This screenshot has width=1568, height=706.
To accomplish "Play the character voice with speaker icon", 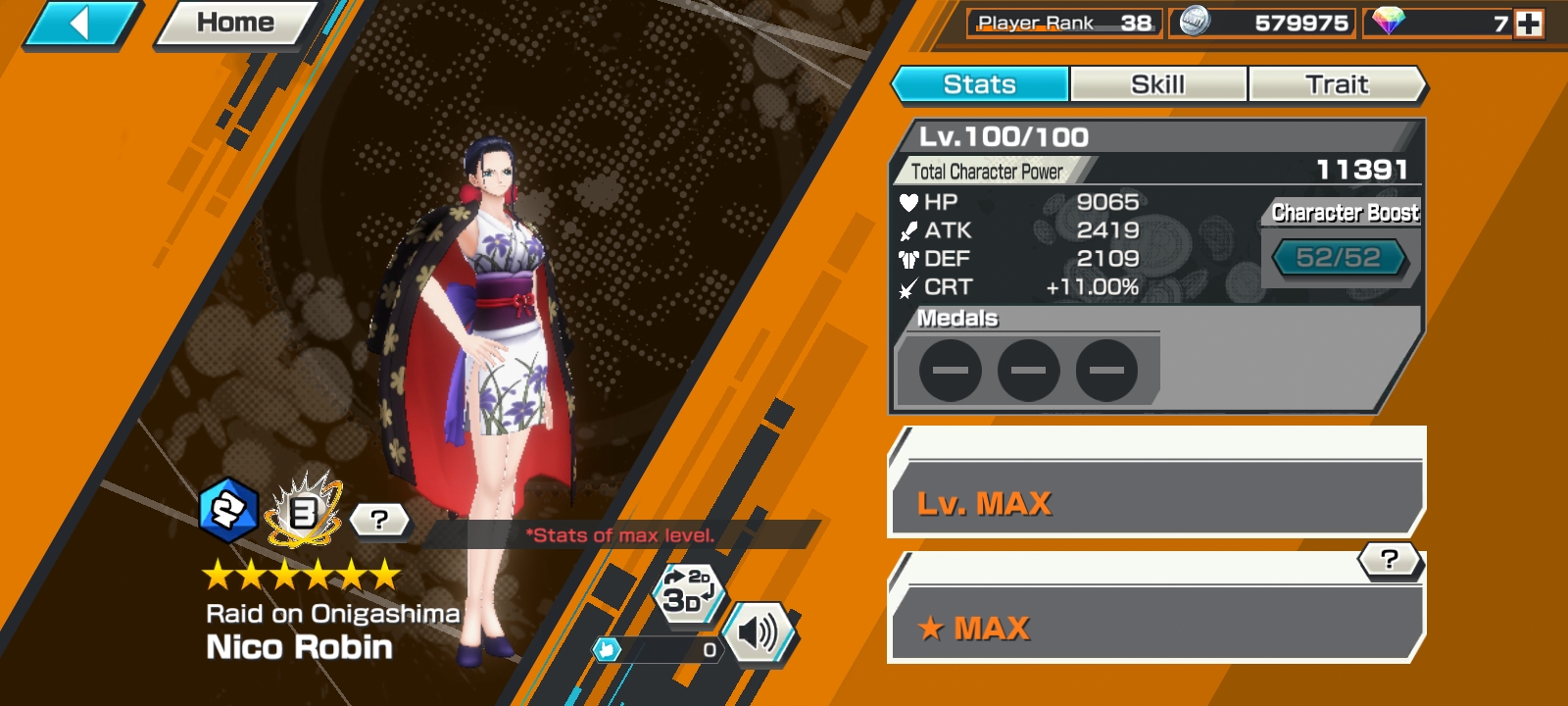I will 759,633.
